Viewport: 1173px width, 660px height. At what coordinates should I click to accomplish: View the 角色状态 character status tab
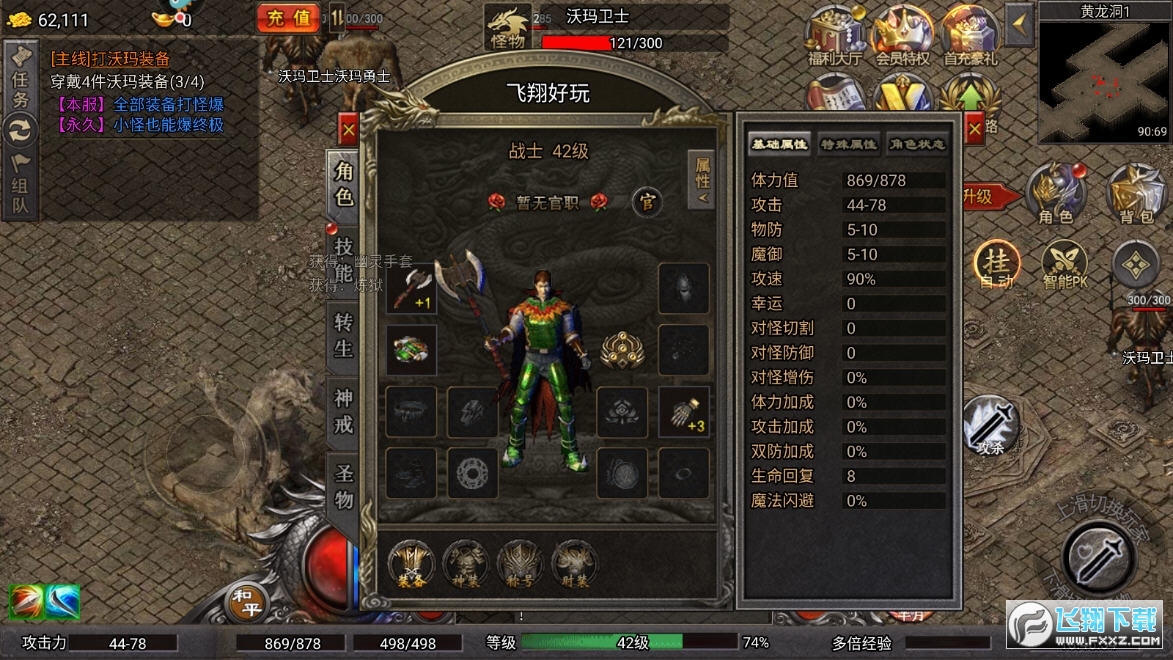point(916,144)
